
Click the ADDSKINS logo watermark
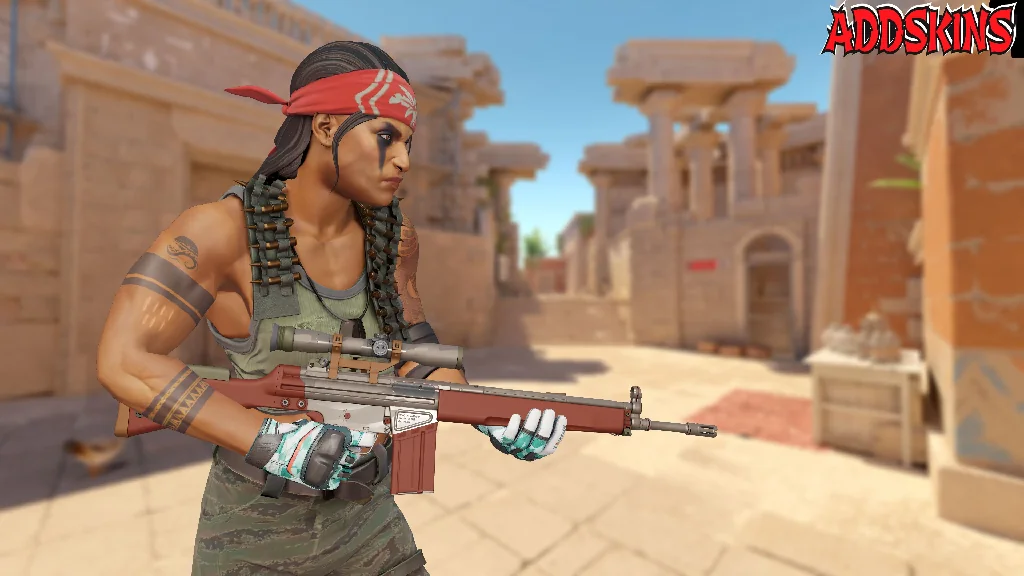[919, 30]
